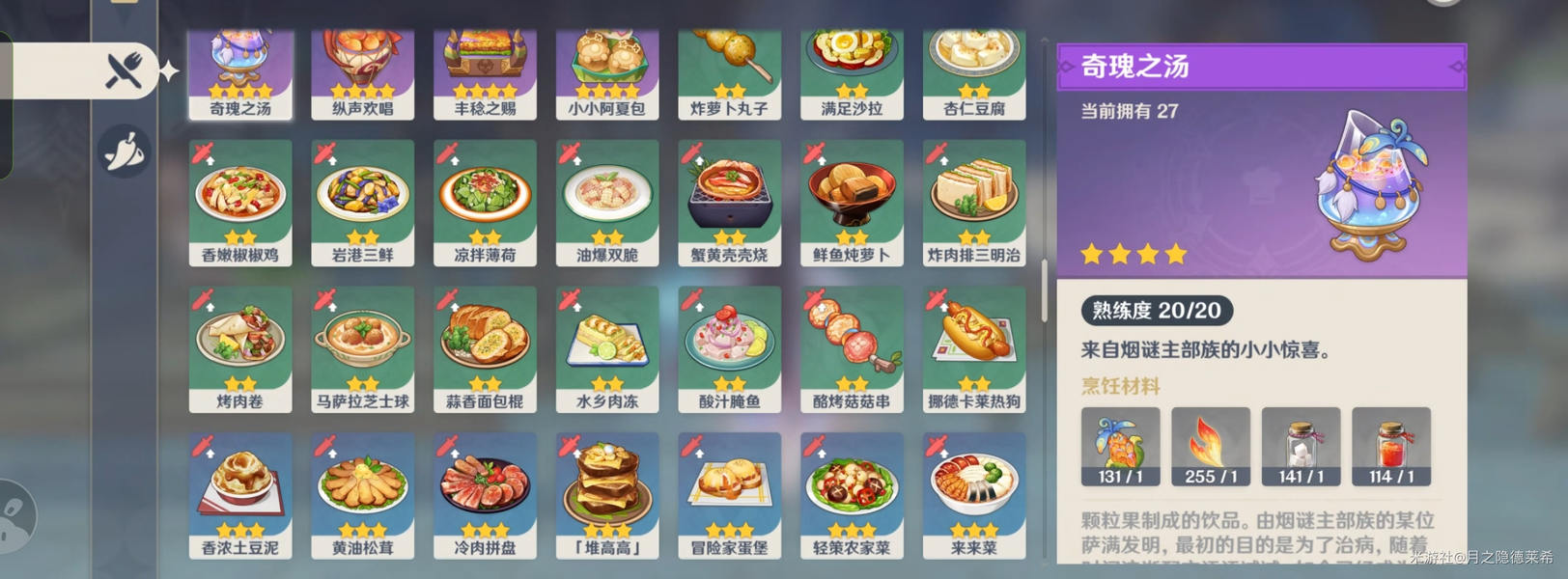Select the 小小阿夏包 recipe
The width and height of the screenshot is (1568, 579).
tap(607, 74)
